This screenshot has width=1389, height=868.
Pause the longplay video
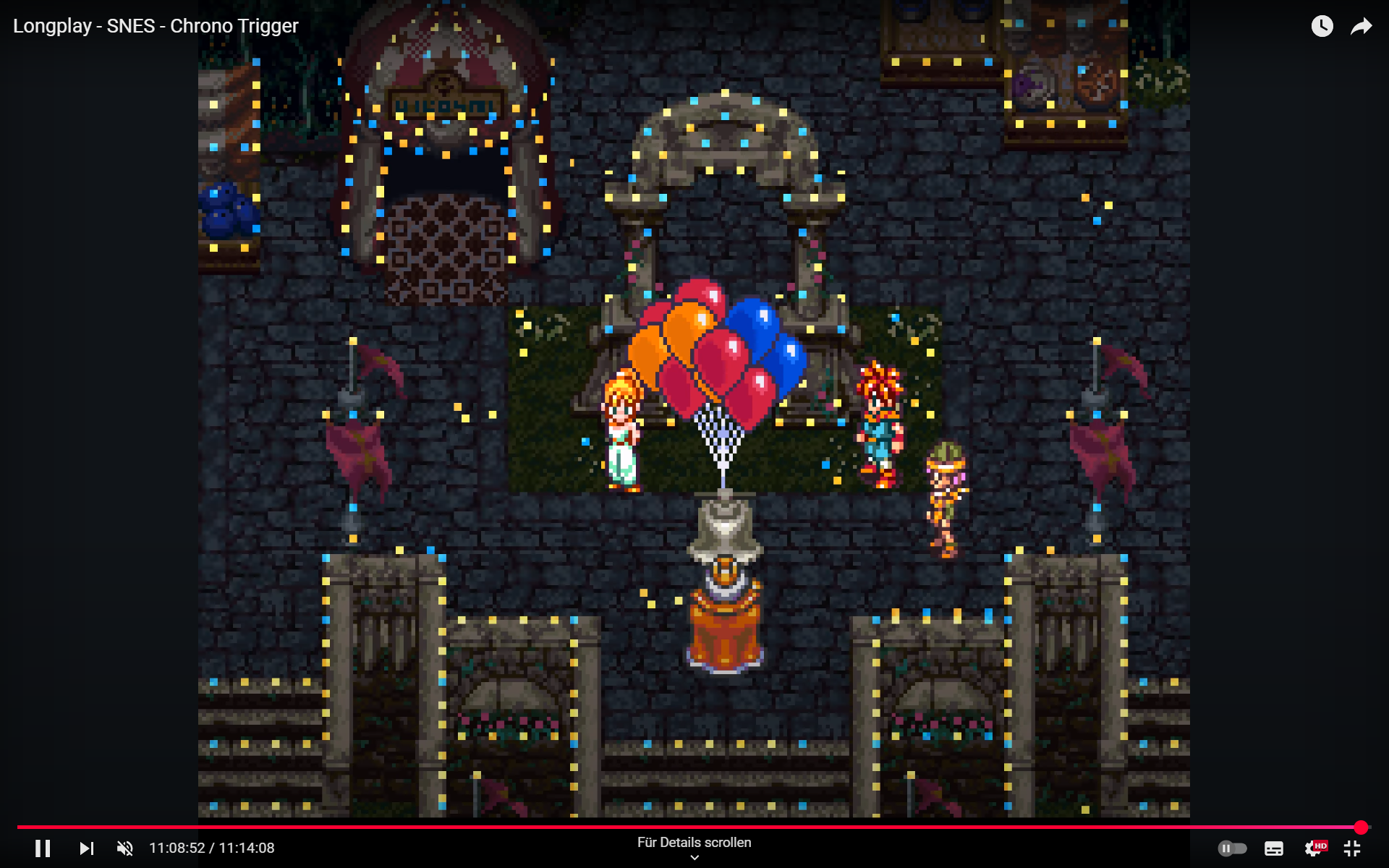coord(43,848)
